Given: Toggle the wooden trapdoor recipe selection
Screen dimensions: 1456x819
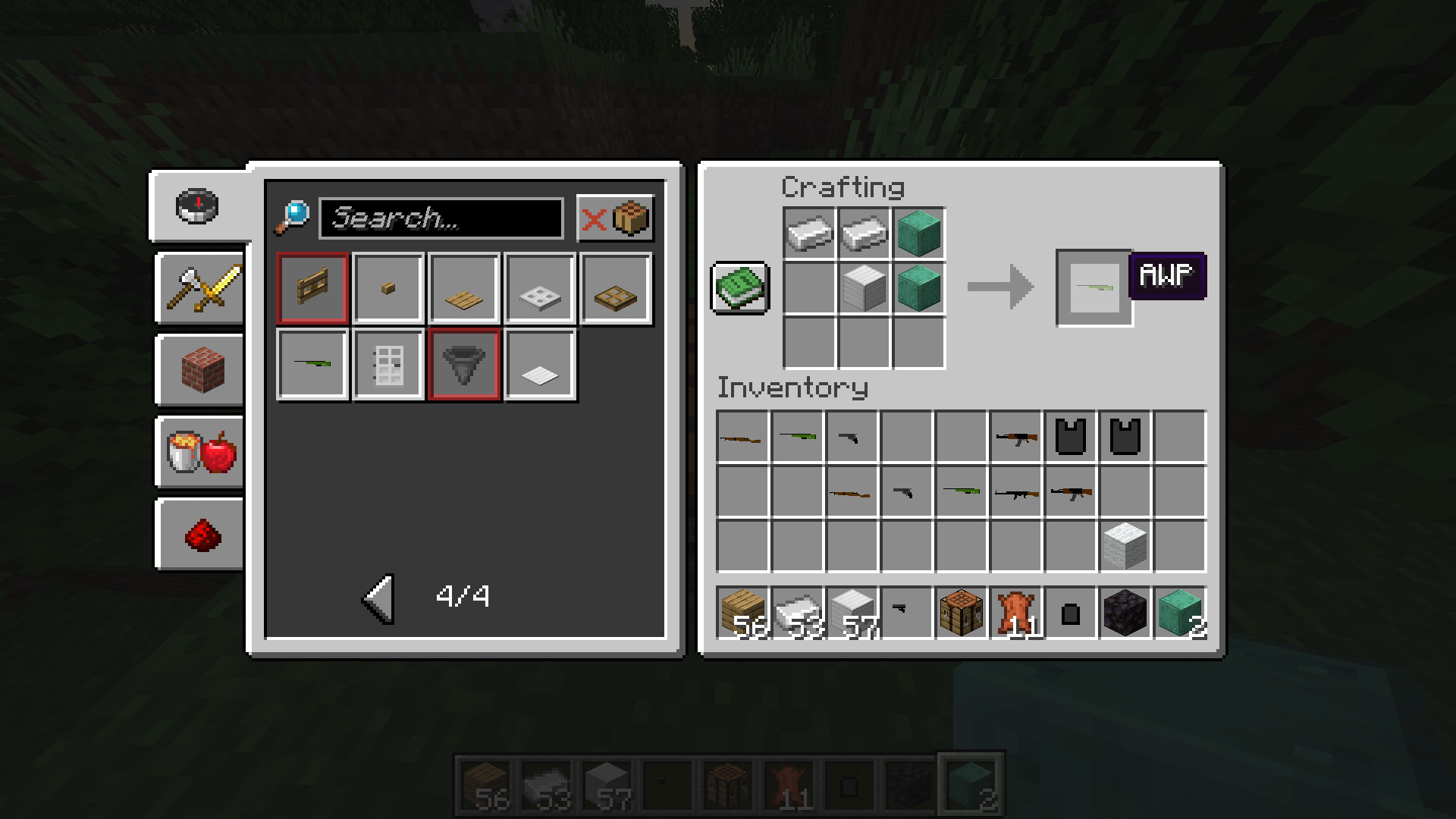Looking at the screenshot, I should click(x=616, y=289).
